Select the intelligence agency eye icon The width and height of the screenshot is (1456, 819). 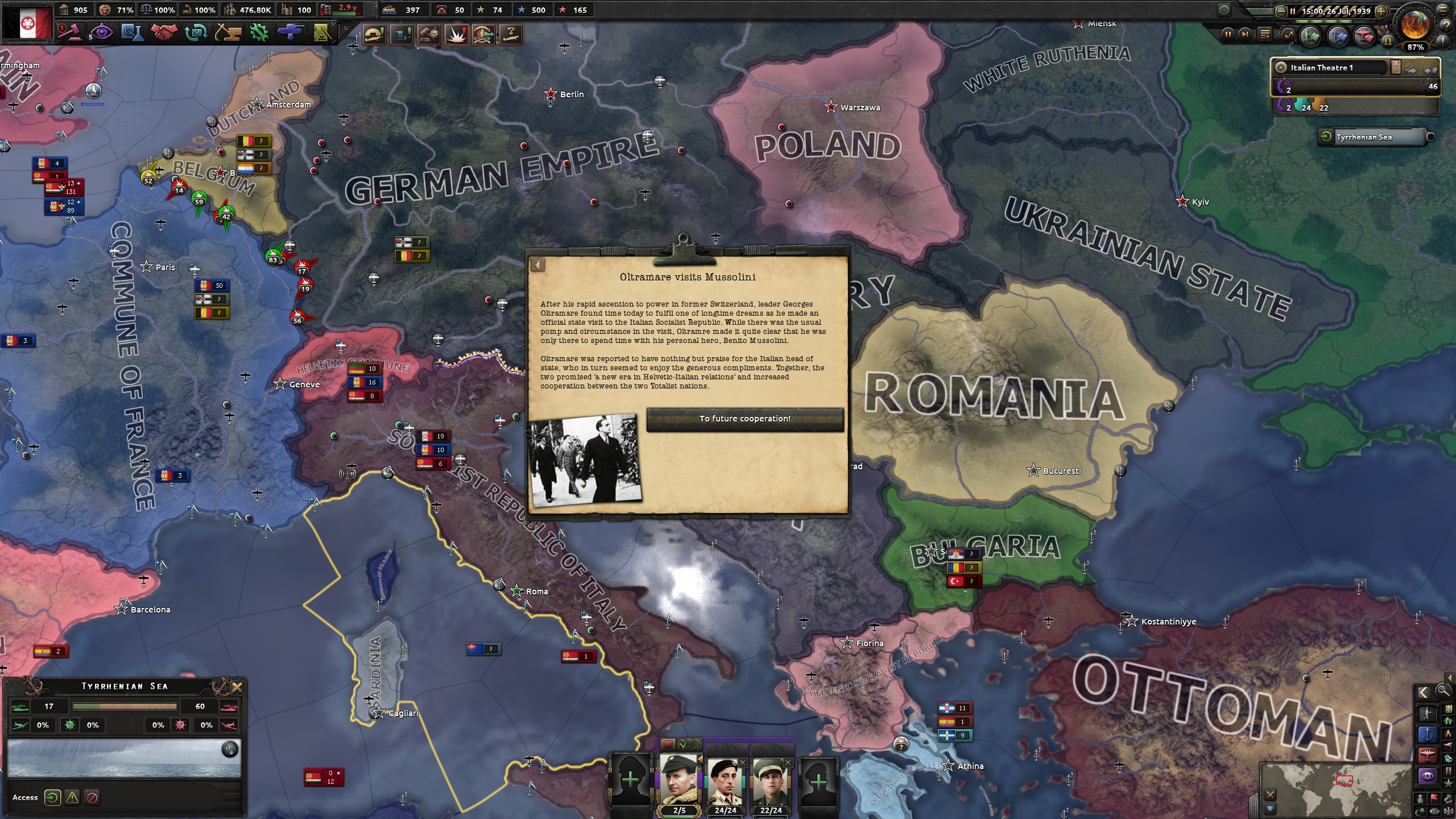(x=102, y=32)
